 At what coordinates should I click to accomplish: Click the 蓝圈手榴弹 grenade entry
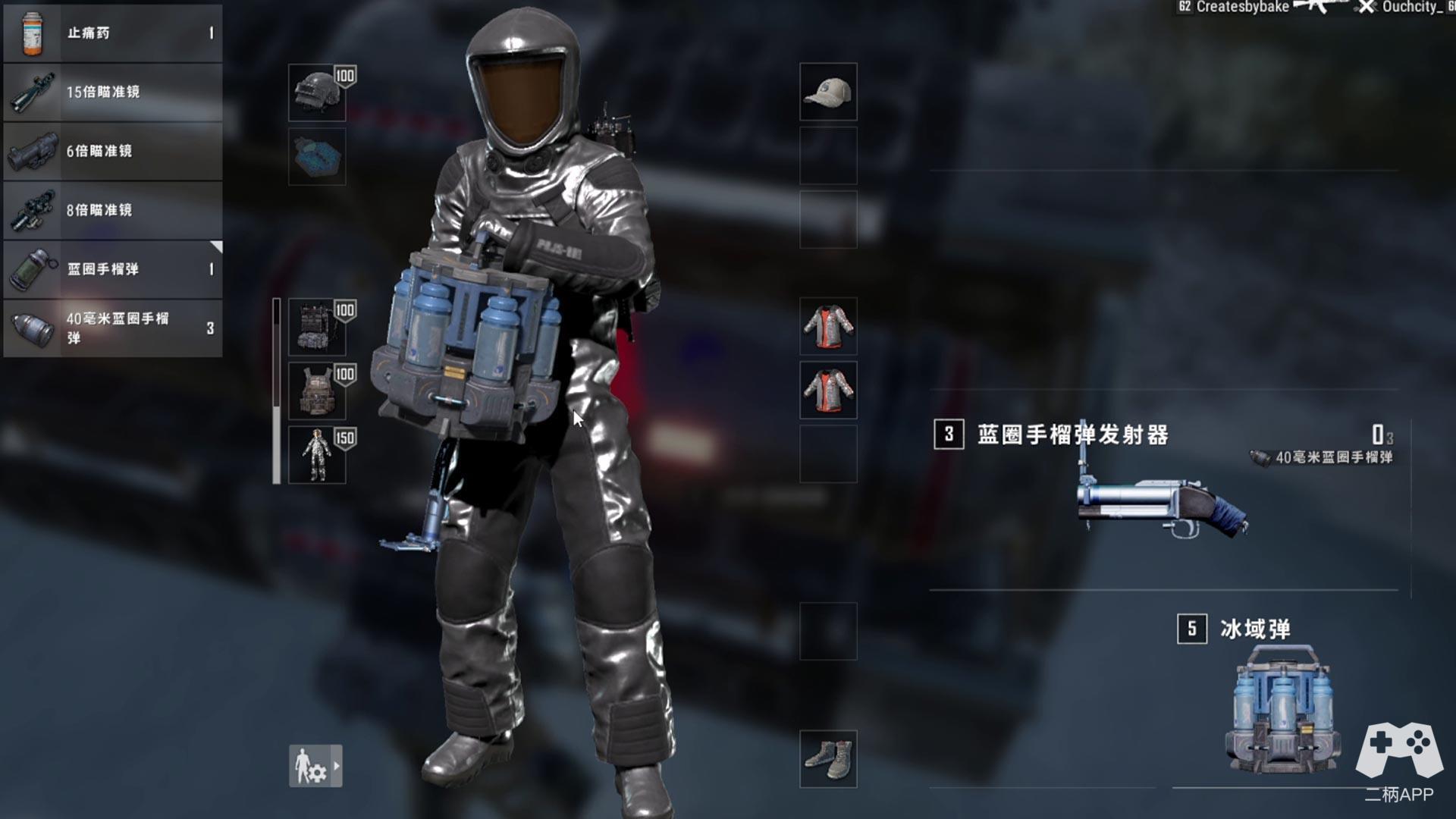113,269
